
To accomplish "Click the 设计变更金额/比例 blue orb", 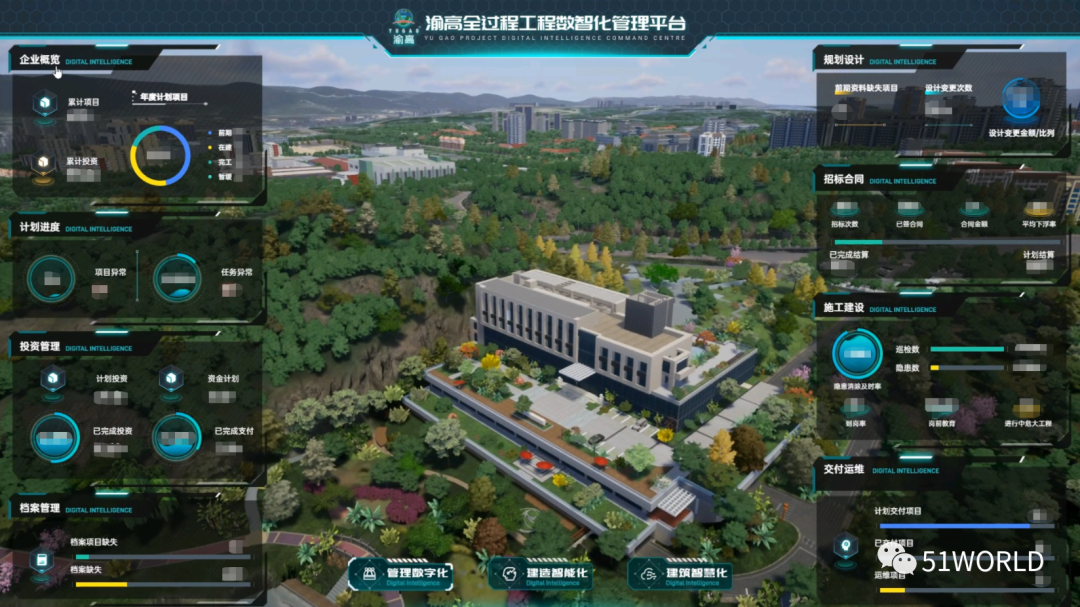I will tap(1020, 99).
